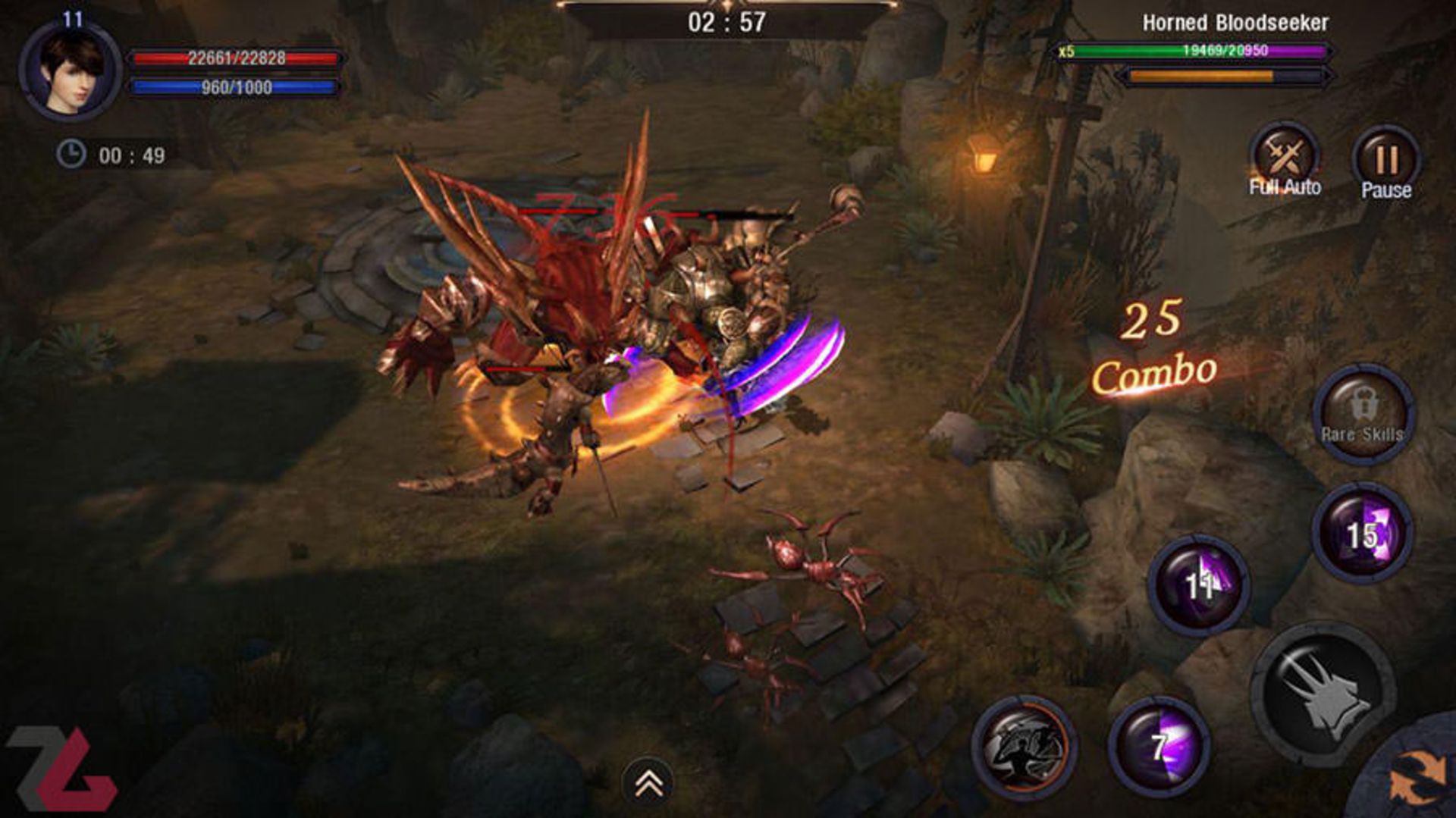1456x818 pixels.
Task: Activate the purple skill showing cooldown 15
Action: [1363, 533]
